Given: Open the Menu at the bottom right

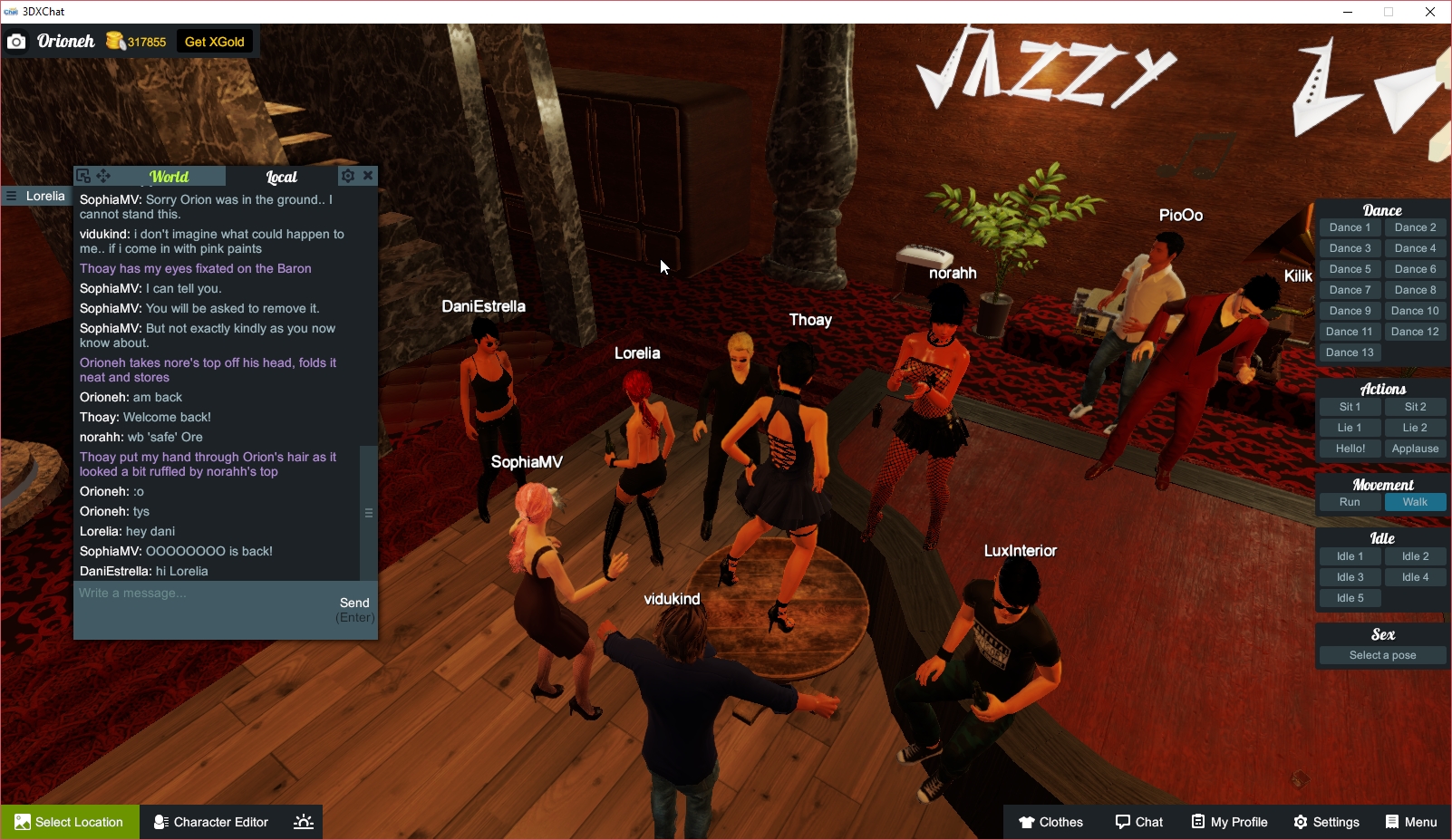Looking at the screenshot, I should pos(1411,822).
